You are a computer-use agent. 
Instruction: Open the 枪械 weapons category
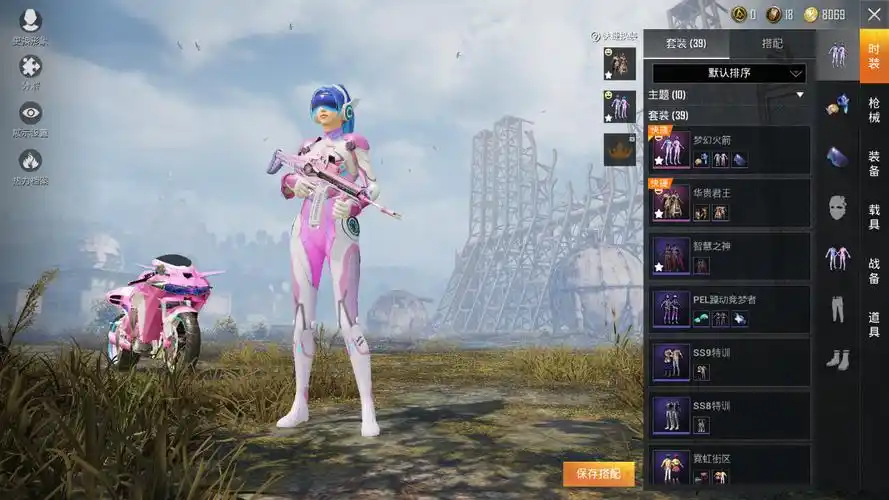pyautogui.click(x=874, y=110)
